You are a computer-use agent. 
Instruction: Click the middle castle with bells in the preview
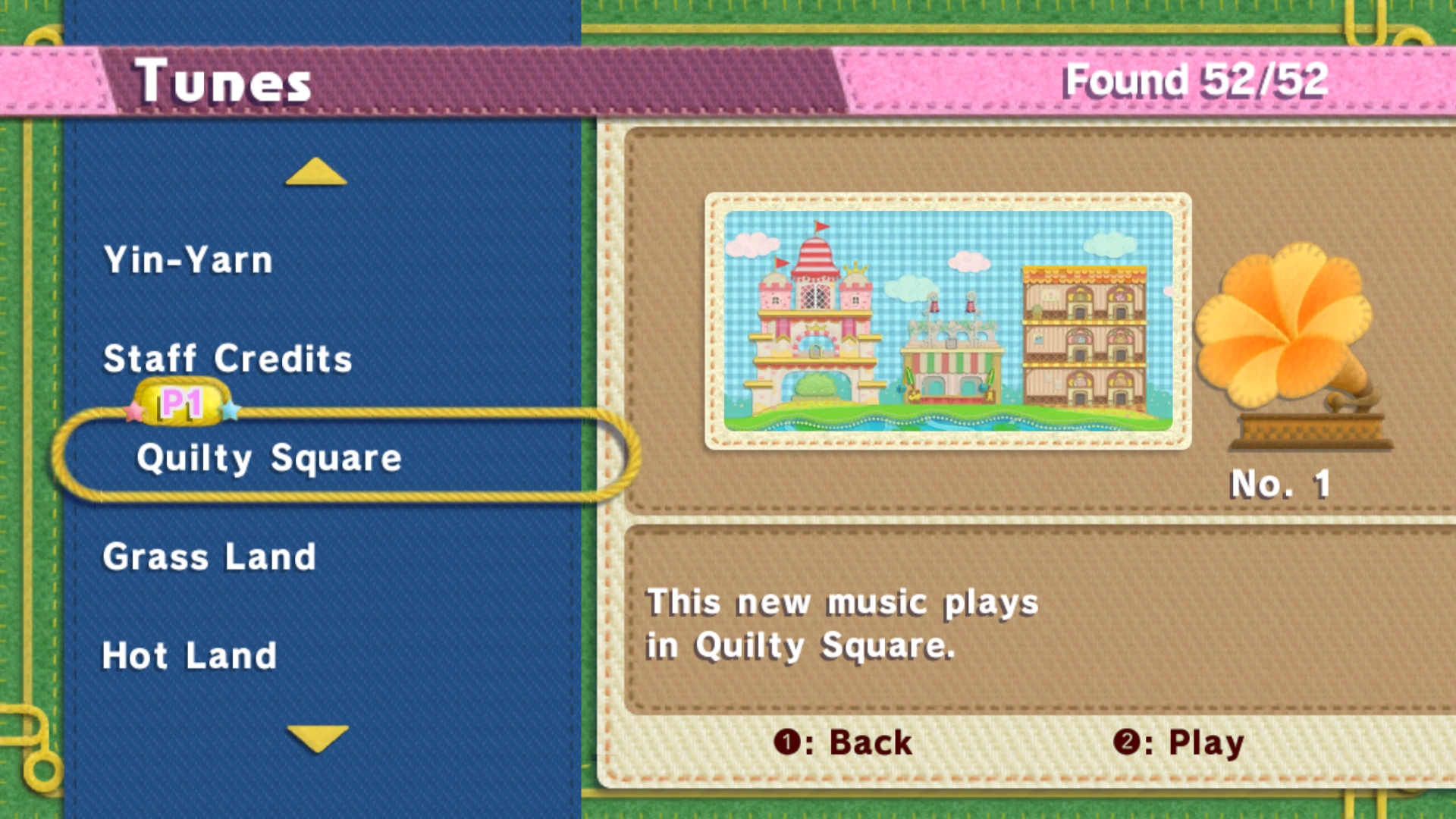(x=952, y=364)
